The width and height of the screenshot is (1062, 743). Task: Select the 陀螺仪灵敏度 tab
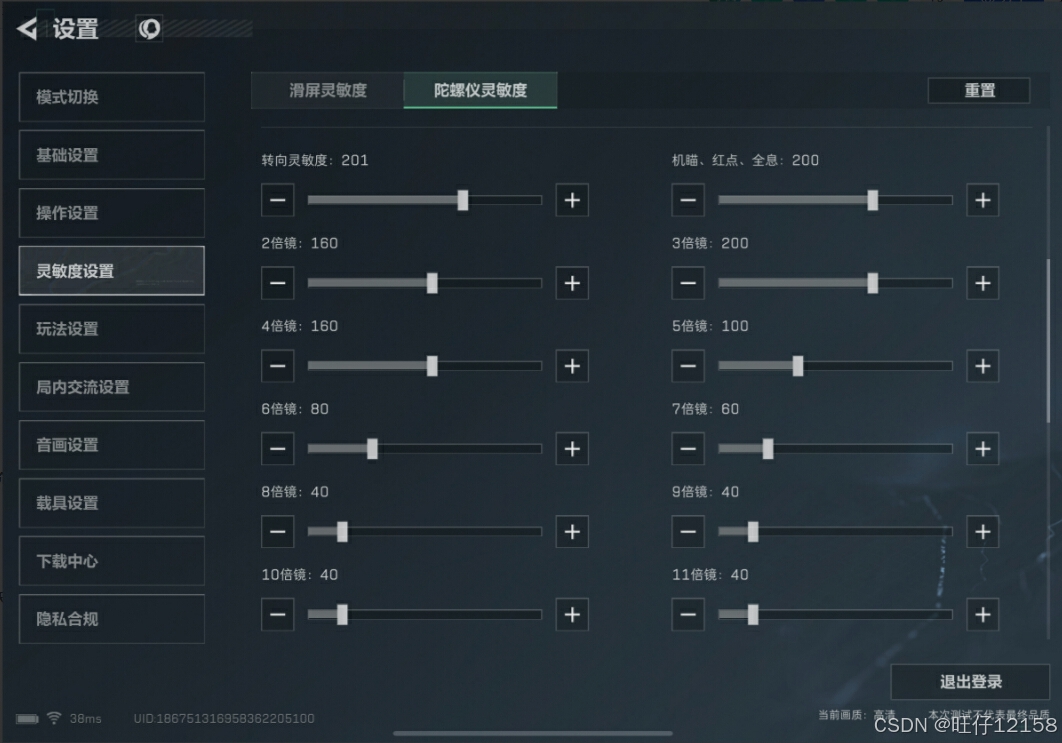pos(480,90)
